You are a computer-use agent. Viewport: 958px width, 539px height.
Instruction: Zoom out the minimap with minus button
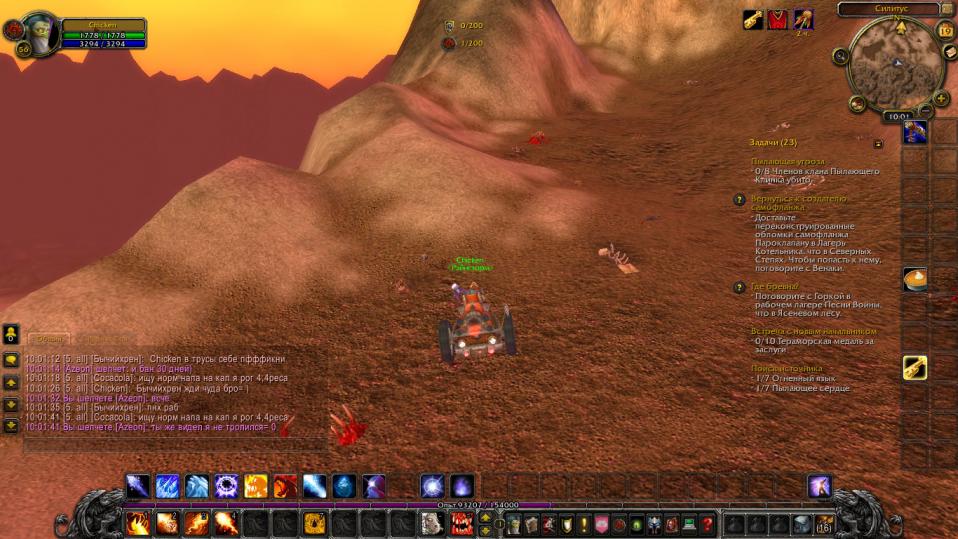(x=926, y=110)
